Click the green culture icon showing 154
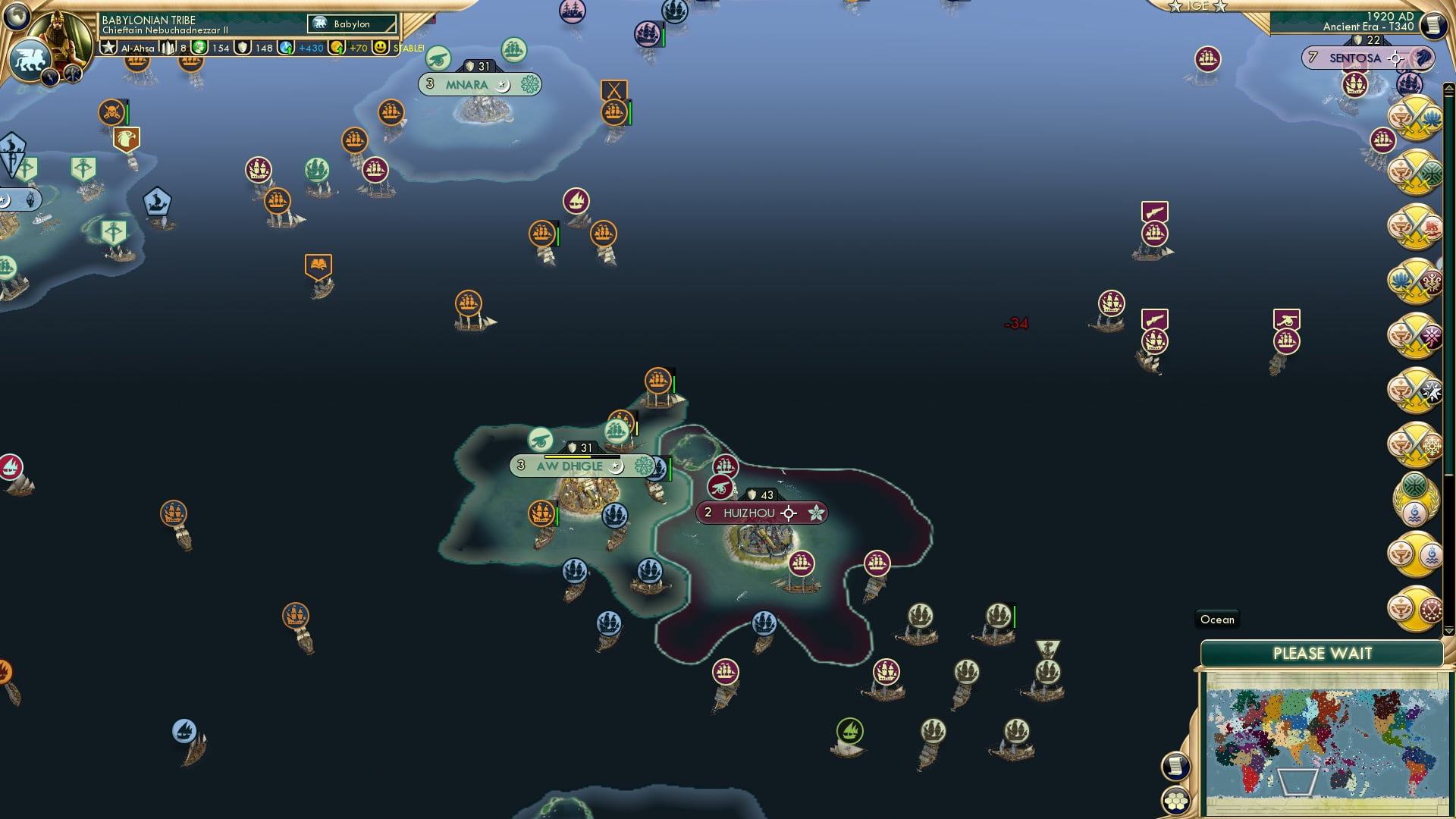1456x819 pixels. coord(199,49)
